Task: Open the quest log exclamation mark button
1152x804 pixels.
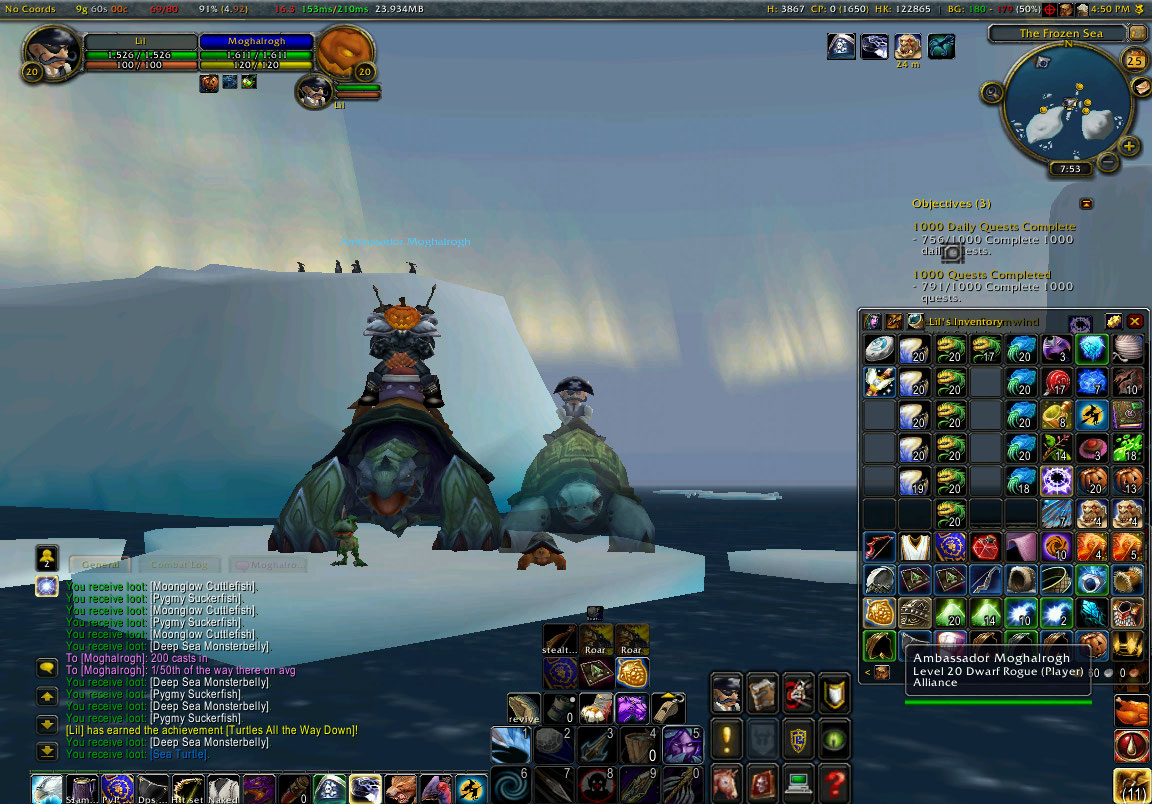Action: point(727,737)
